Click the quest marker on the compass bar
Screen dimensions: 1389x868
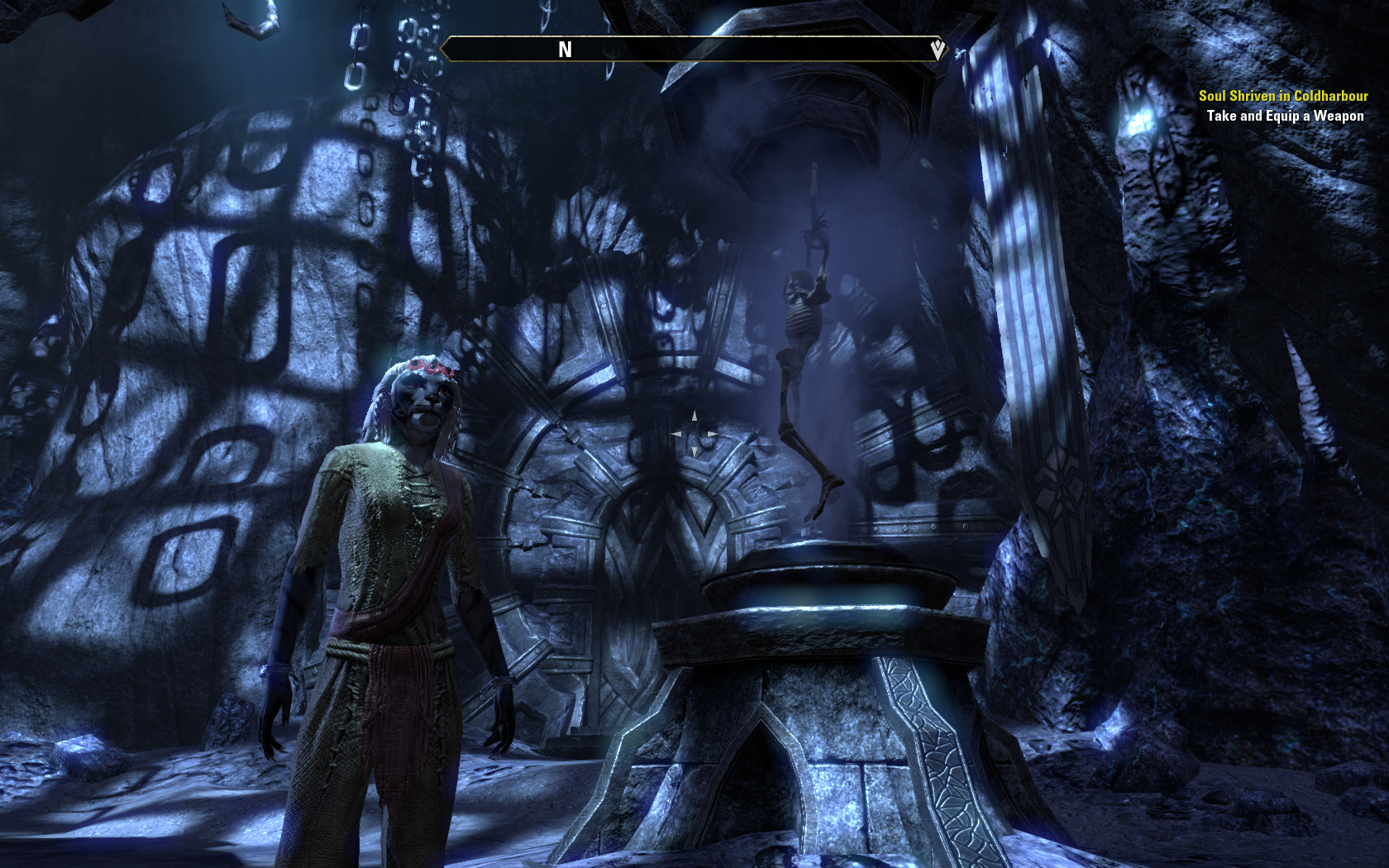pyautogui.click(x=938, y=50)
